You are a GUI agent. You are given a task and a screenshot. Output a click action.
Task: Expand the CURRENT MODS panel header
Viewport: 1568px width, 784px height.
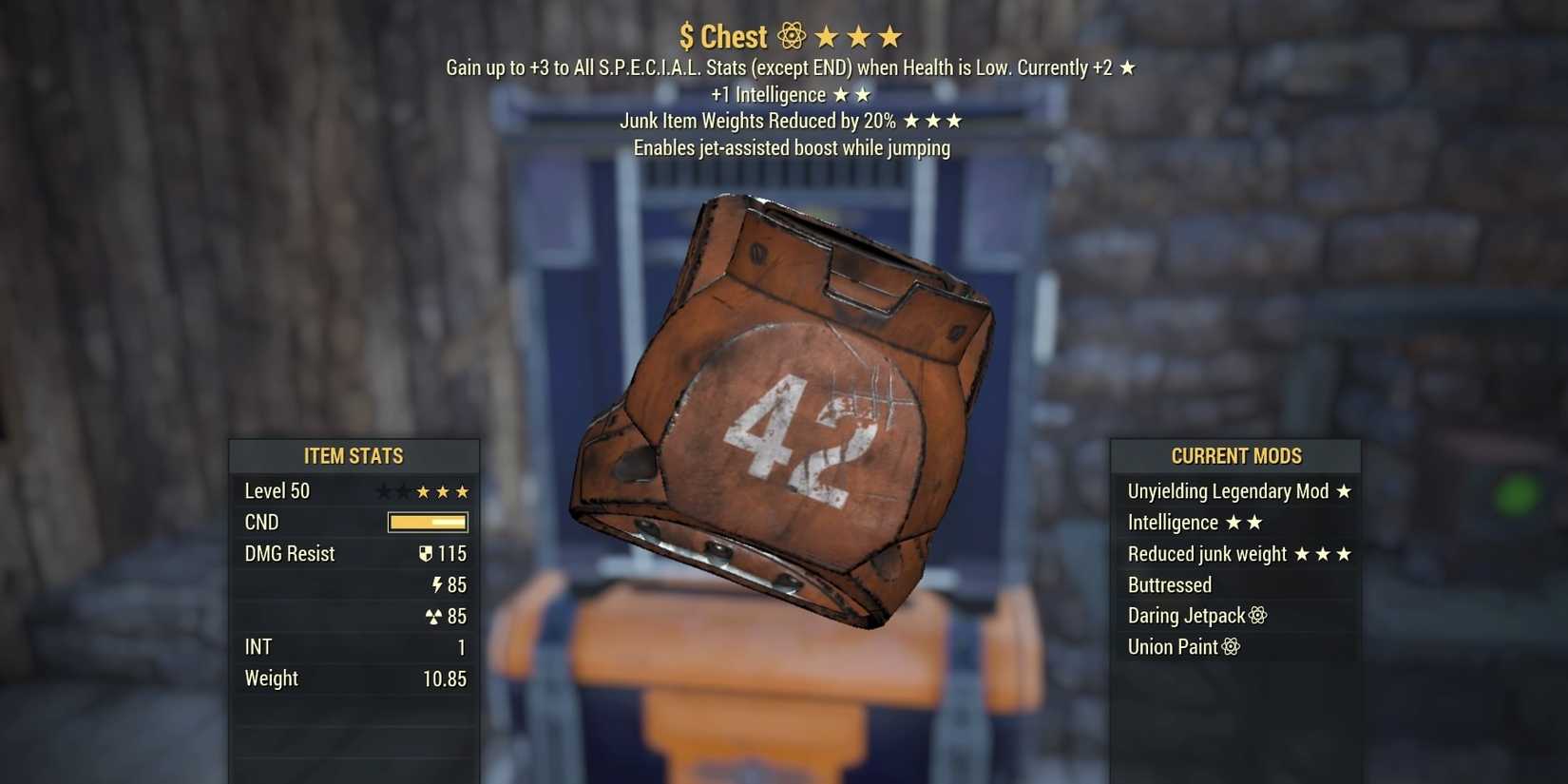[1235, 456]
